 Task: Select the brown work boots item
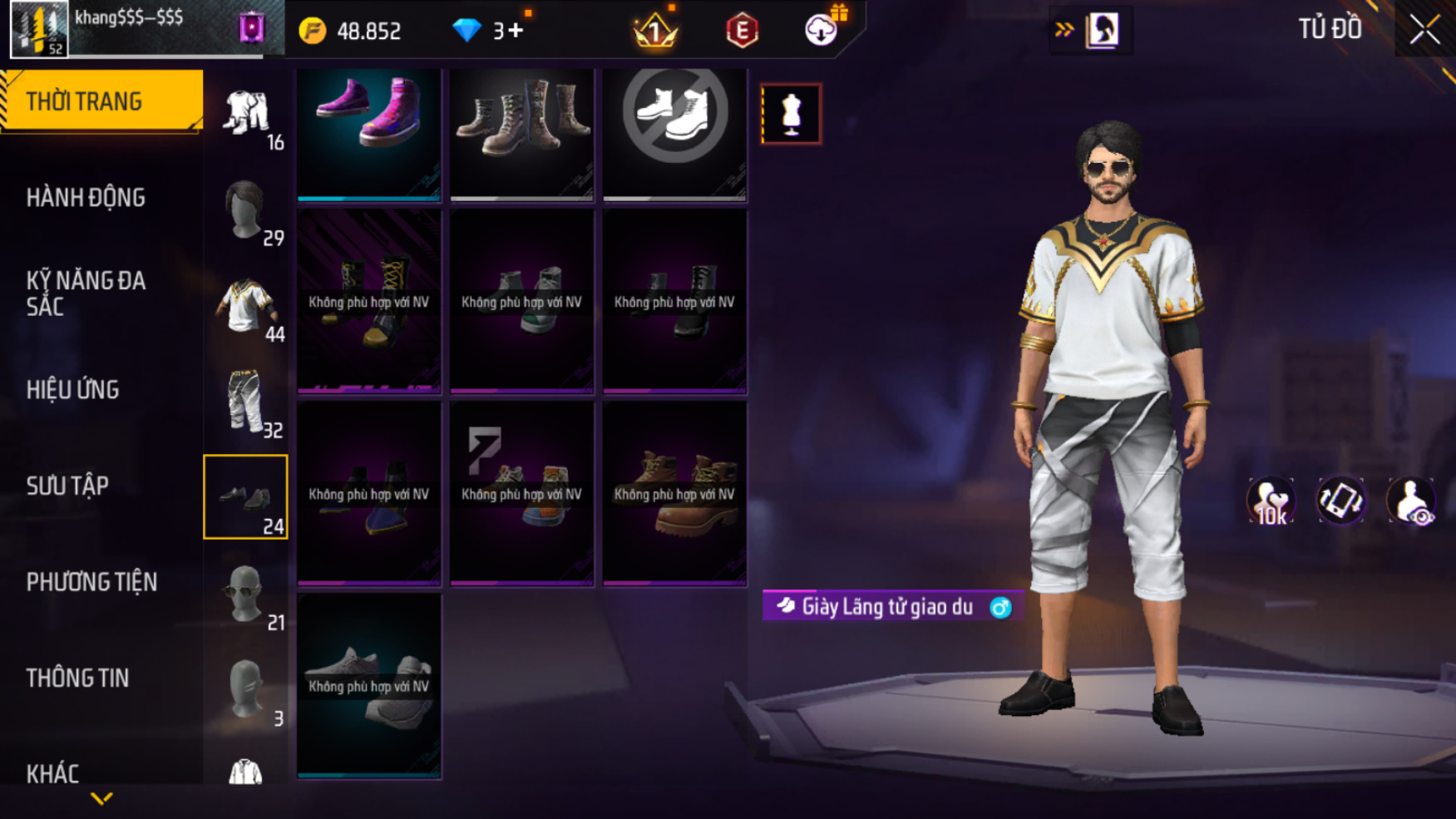pos(674,494)
